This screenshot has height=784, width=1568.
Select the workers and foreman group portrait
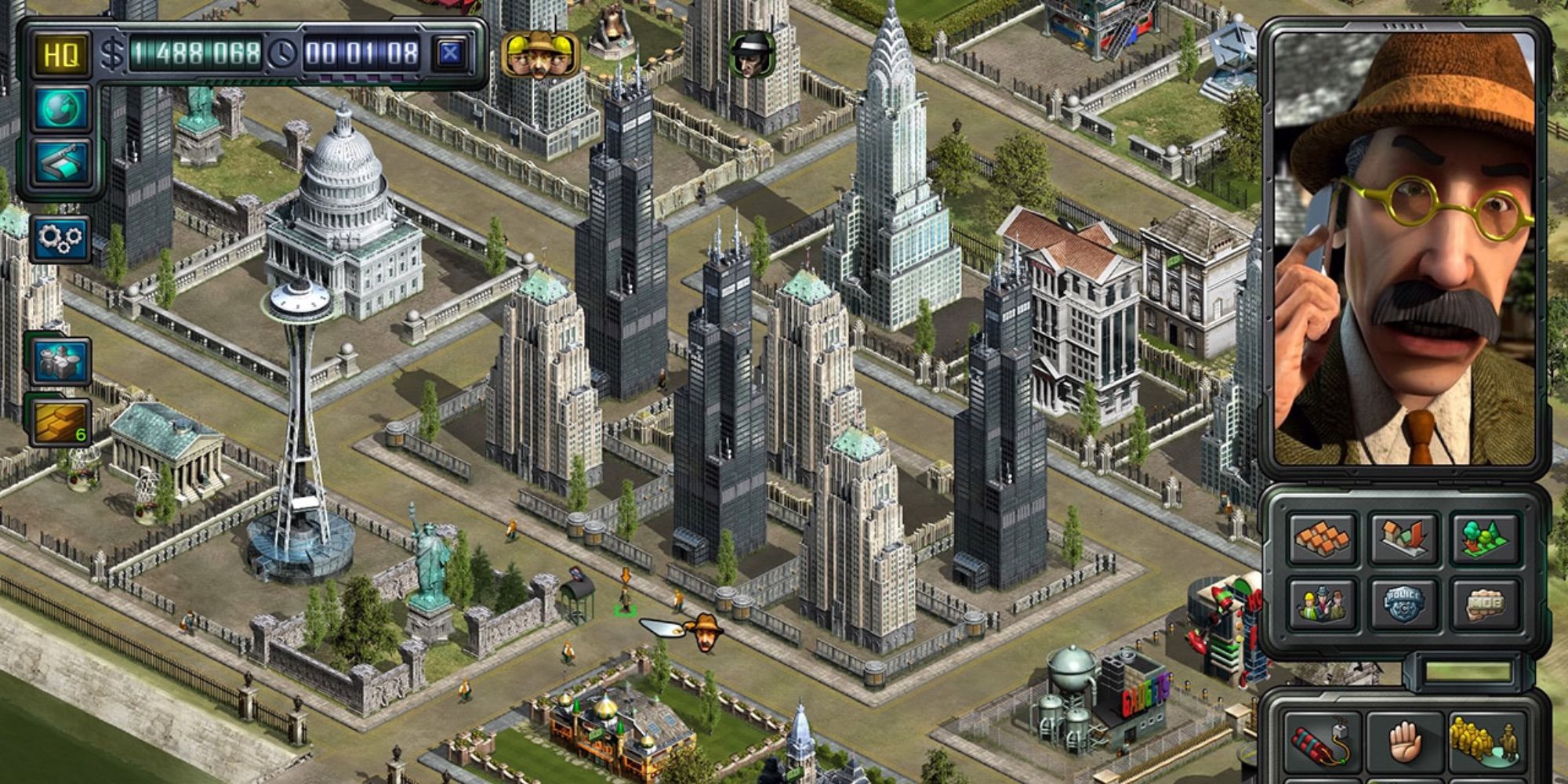point(540,53)
